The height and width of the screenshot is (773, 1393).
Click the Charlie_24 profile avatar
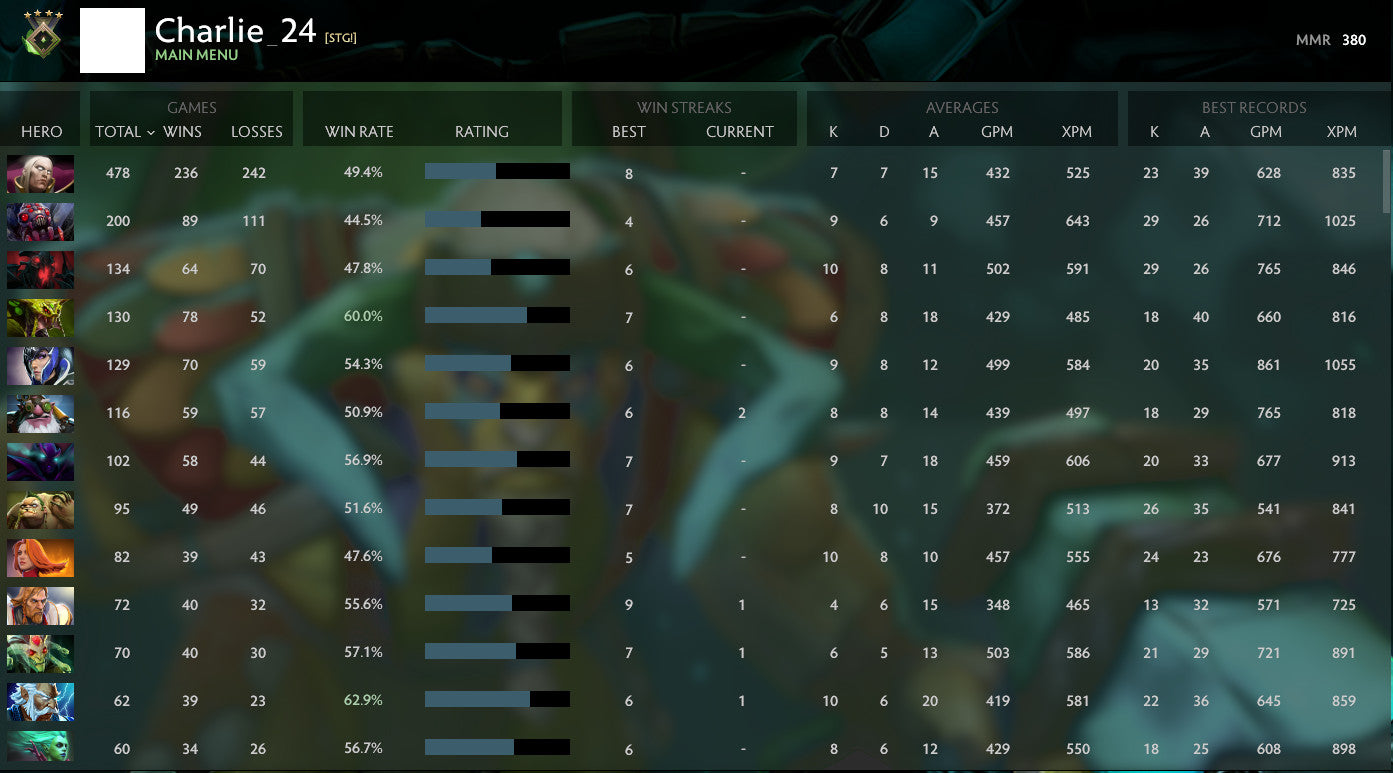(x=112, y=40)
